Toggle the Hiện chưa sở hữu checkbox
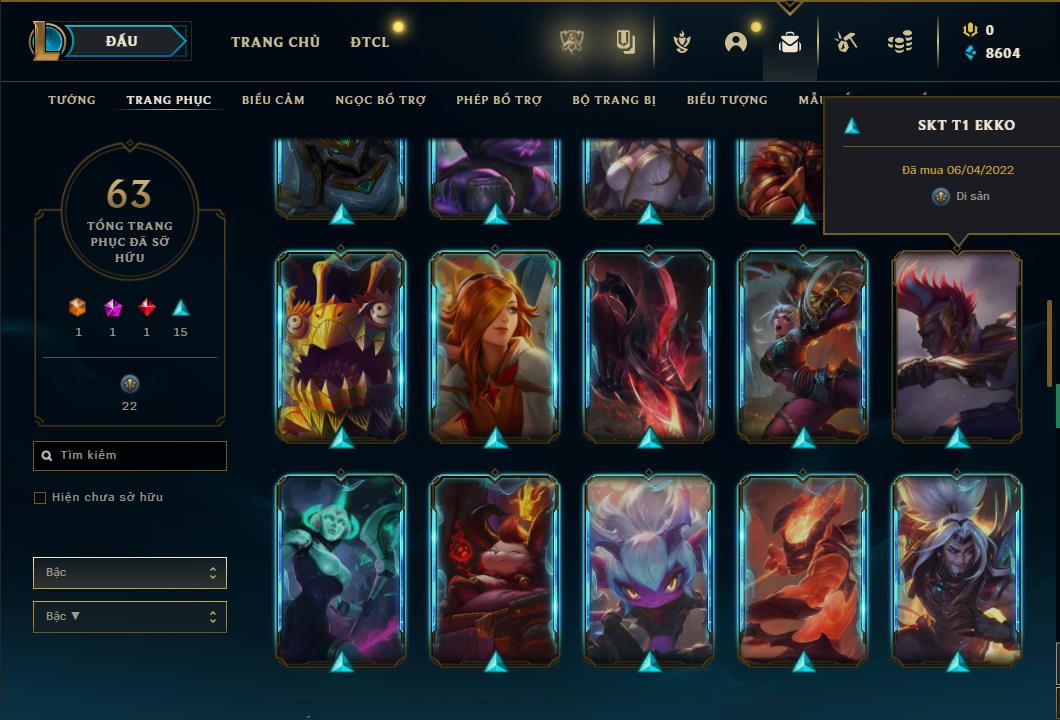The height and width of the screenshot is (720, 1060). pos(40,498)
